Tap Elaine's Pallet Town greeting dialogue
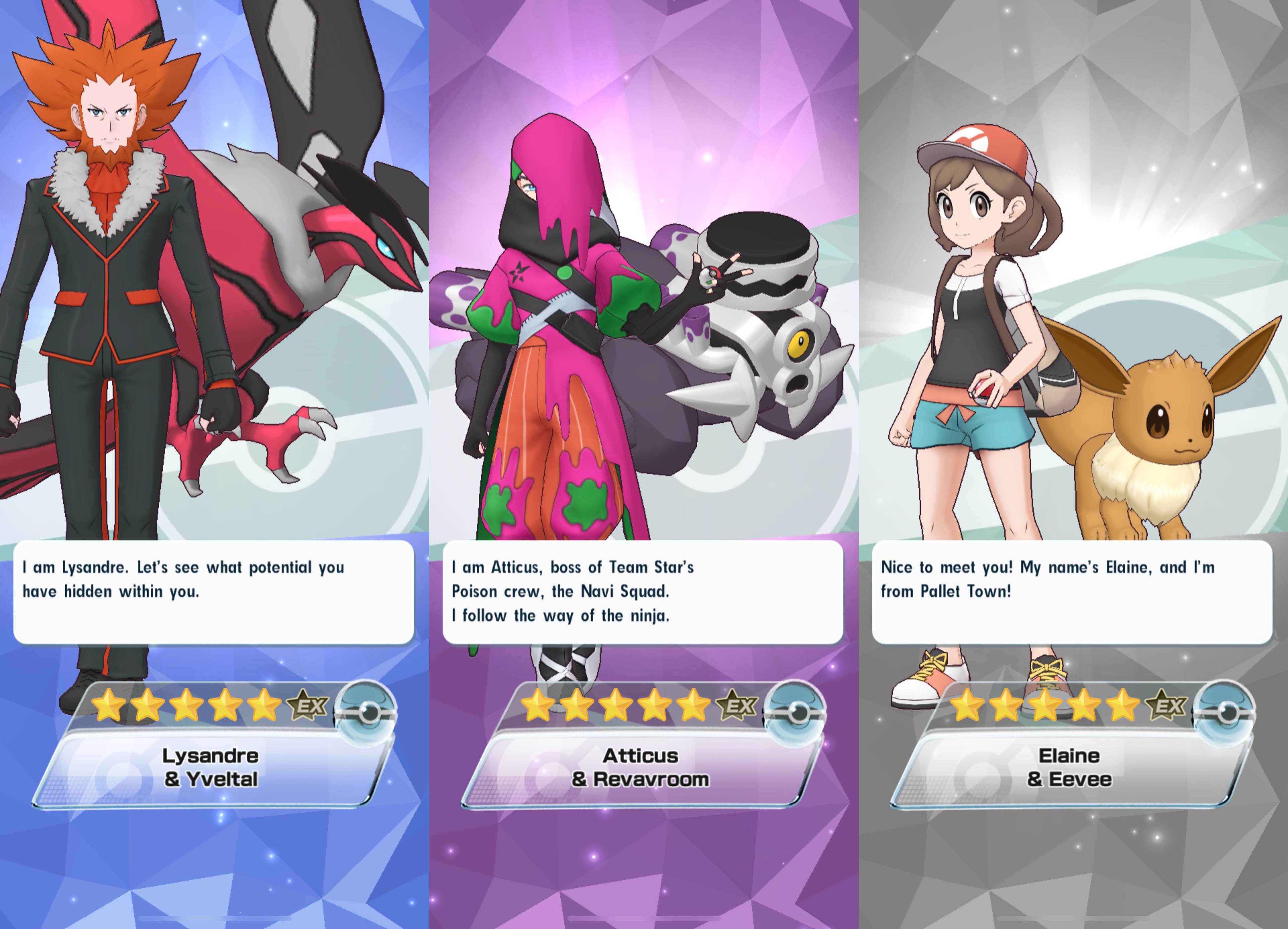The height and width of the screenshot is (929, 1288). pyautogui.click(x=1072, y=592)
